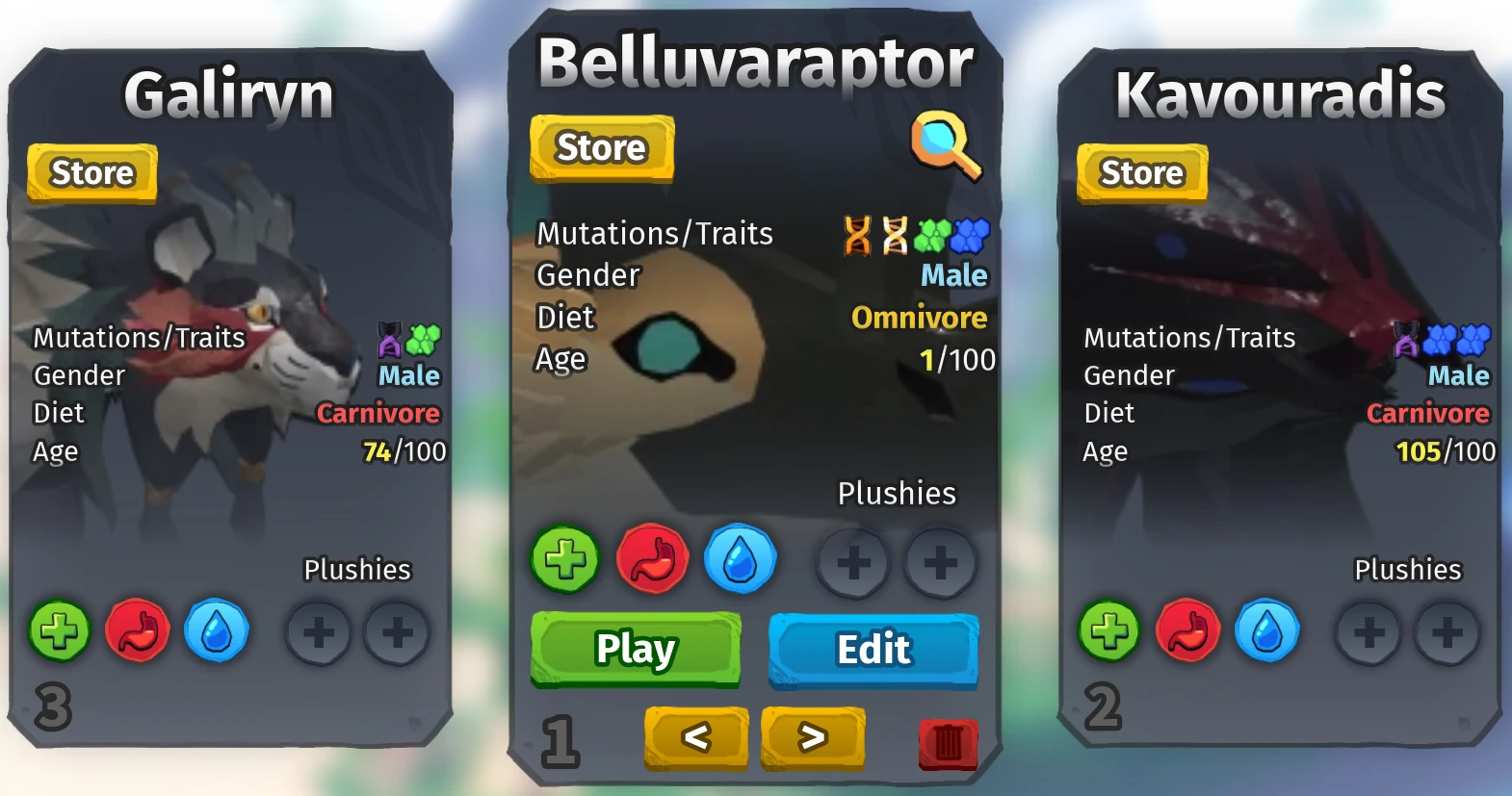Open Galiryn's purple mutation icon
1512x796 pixels.
[389, 340]
